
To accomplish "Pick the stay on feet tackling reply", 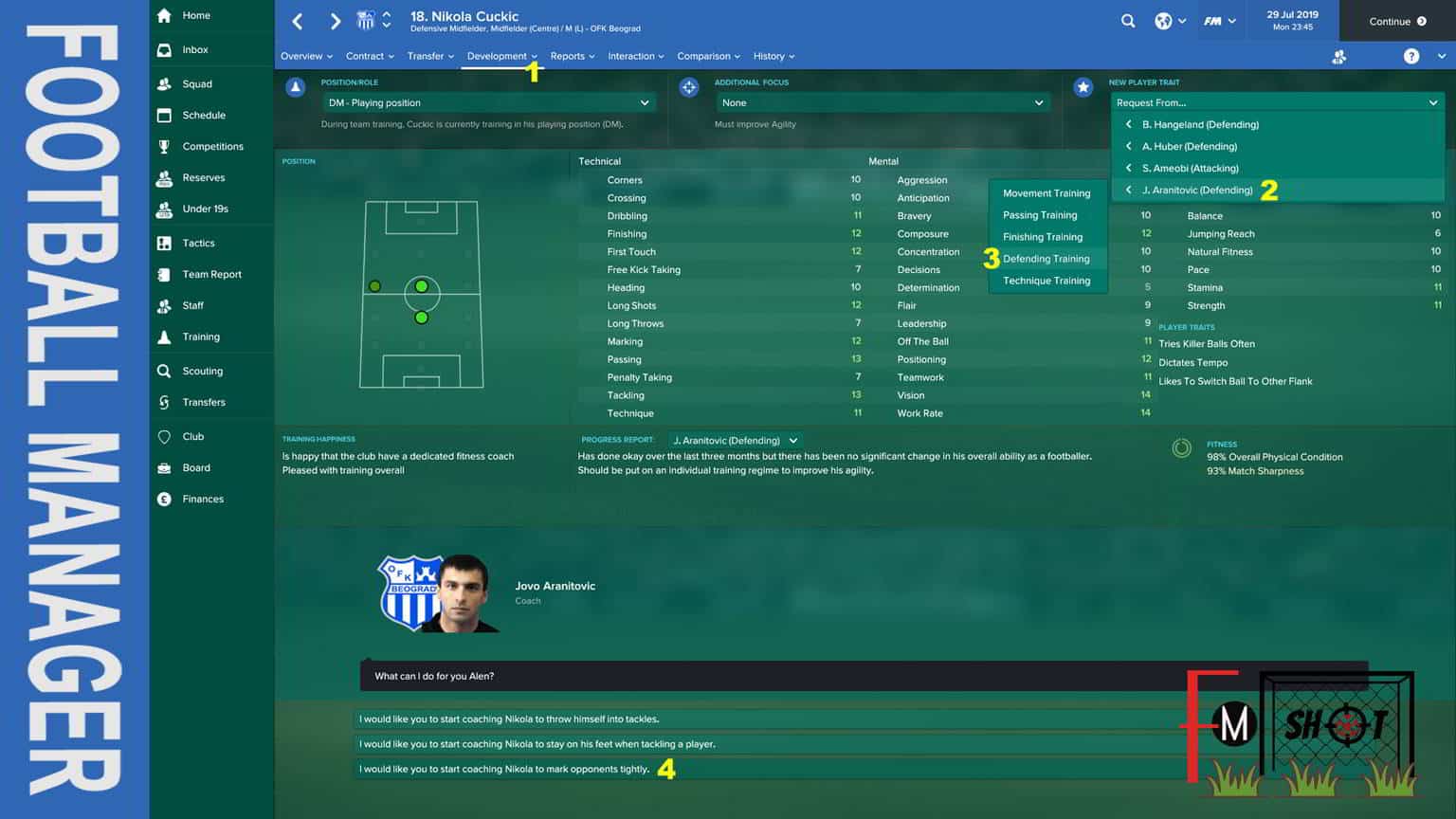I will click(537, 744).
